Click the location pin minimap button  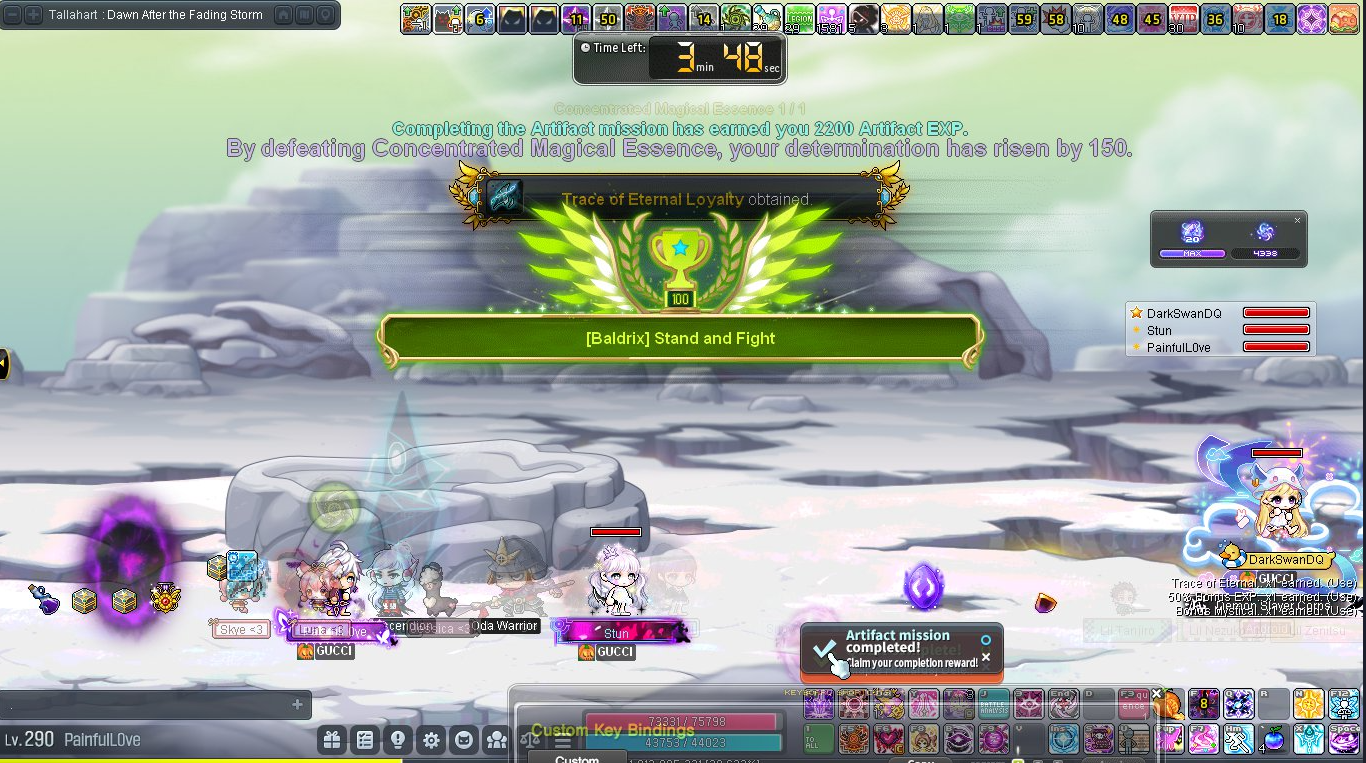point(326,15)
